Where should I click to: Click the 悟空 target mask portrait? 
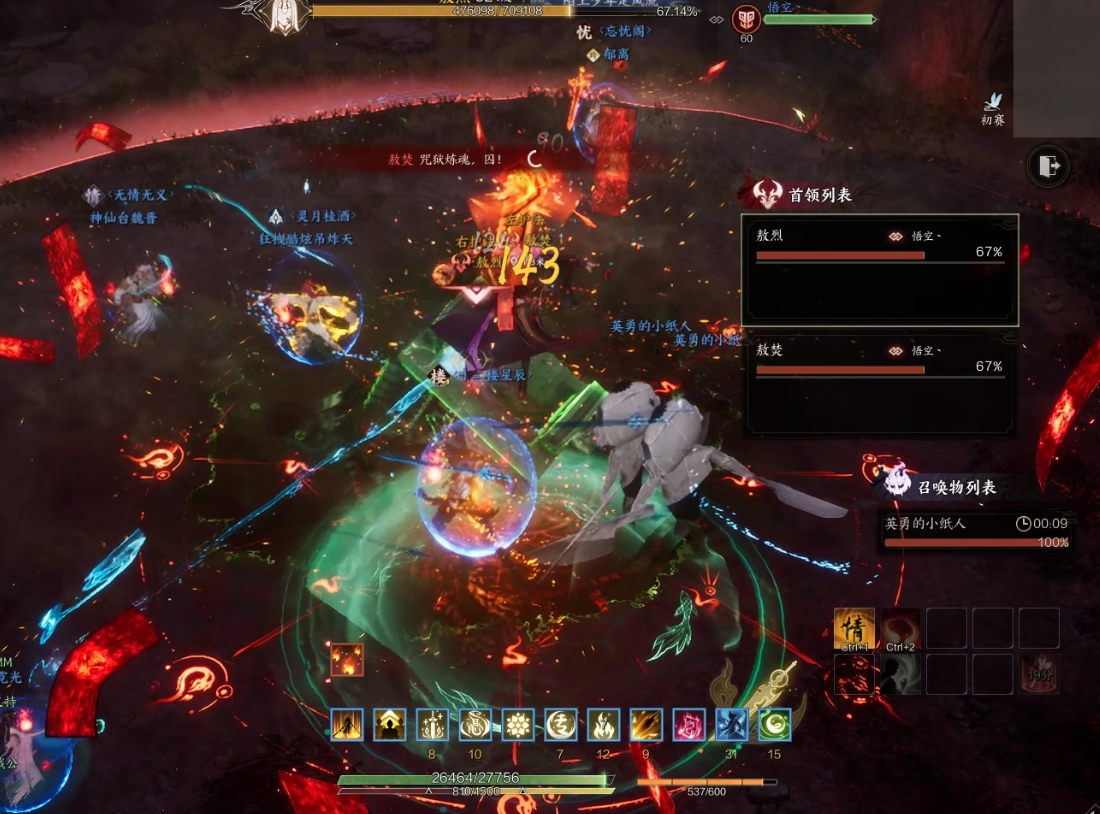pos(746,20)
